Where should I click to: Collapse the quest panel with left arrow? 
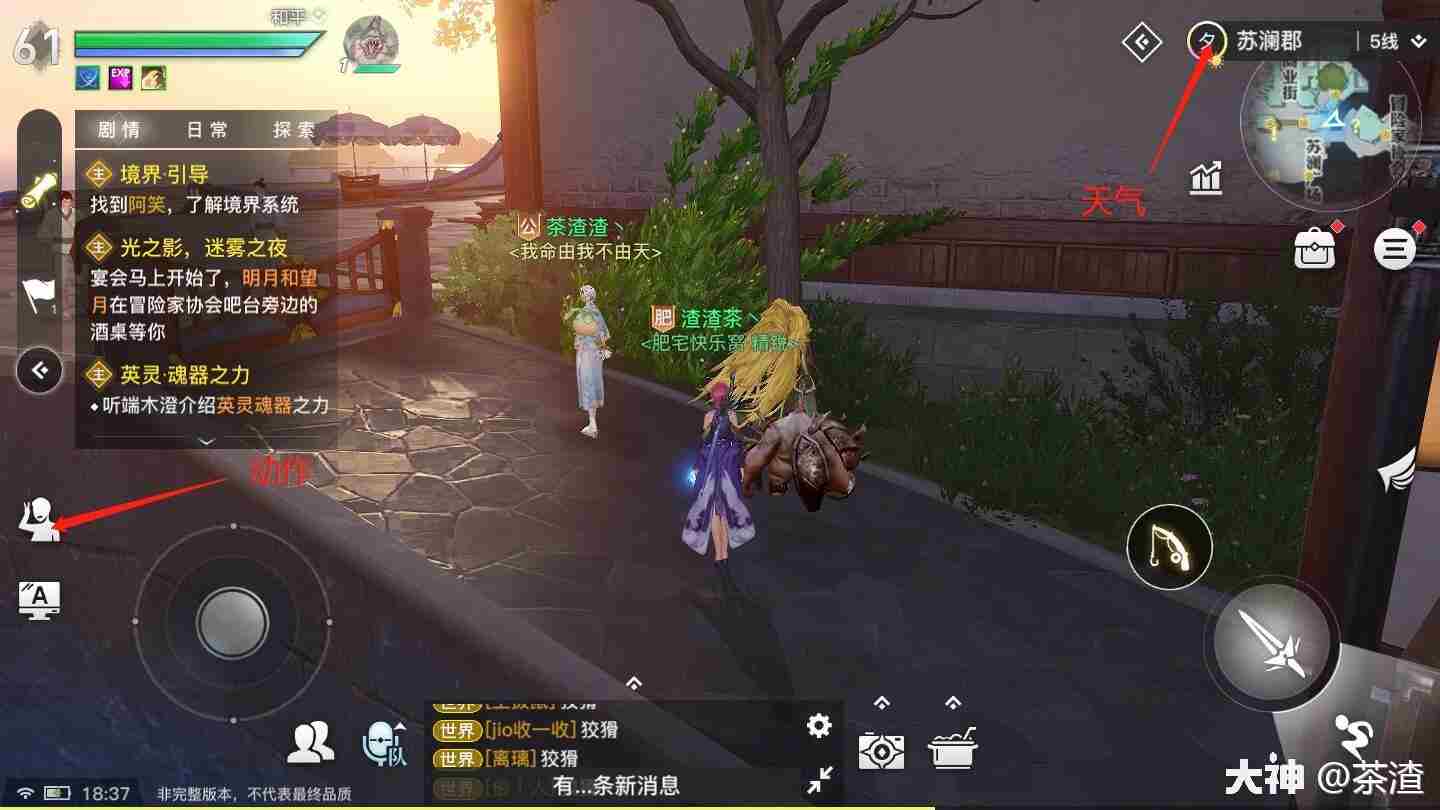[39, 370]
